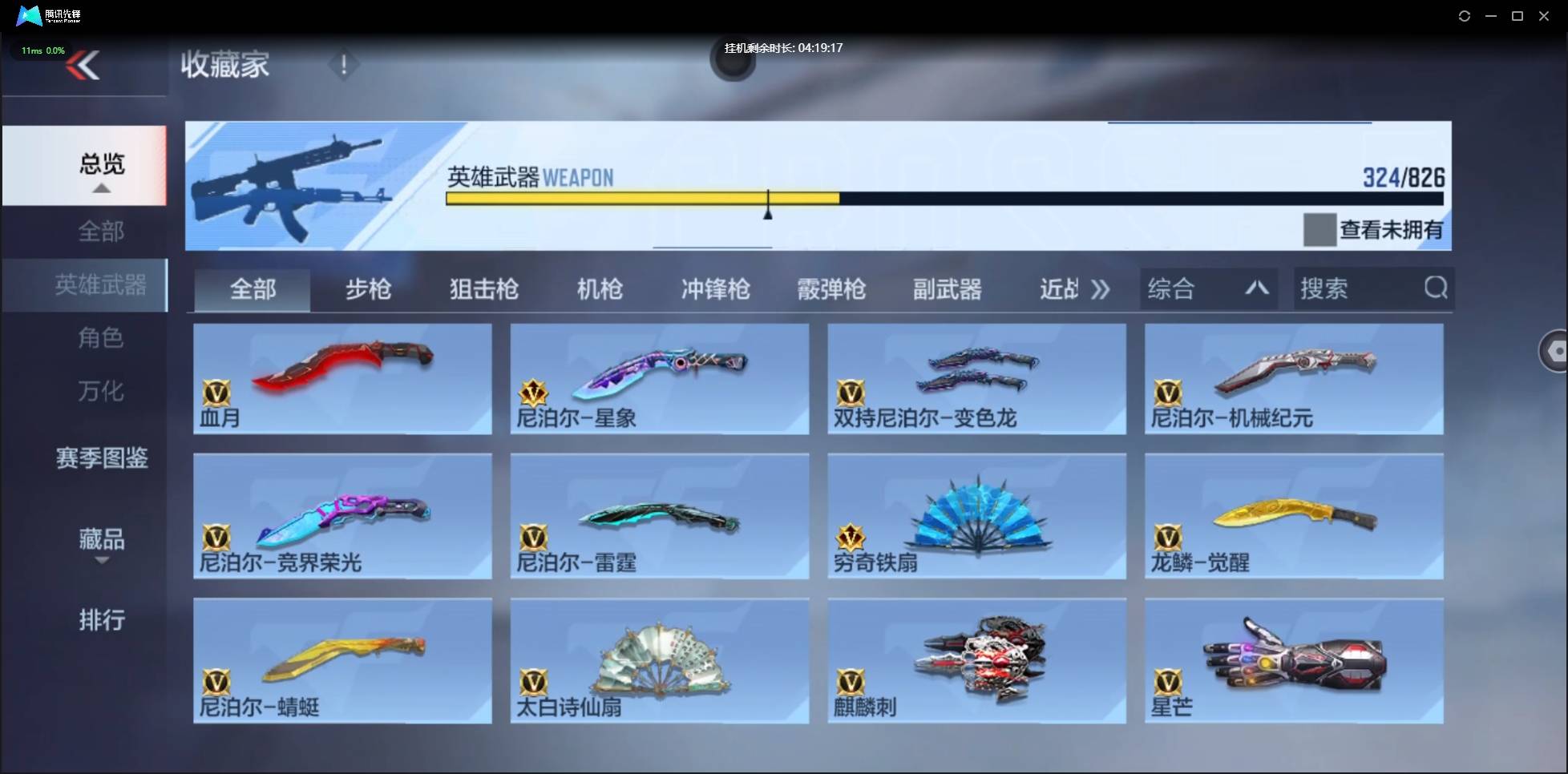The height and width of the screenshot is (774, 1568).
Task: Select 赛季图鉴 in the sidebar
Action: (x=101, y=458)
